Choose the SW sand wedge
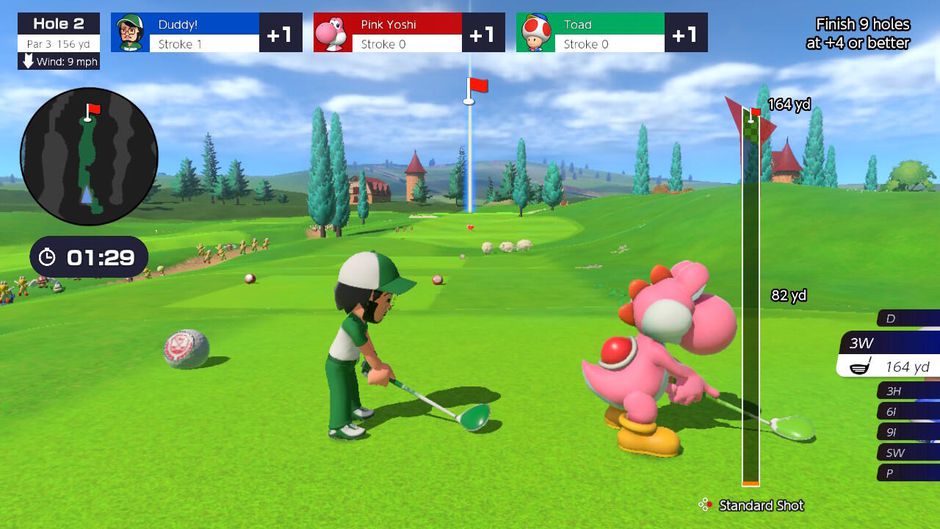Viewport: 940px width, 529px height. (905, 453)
